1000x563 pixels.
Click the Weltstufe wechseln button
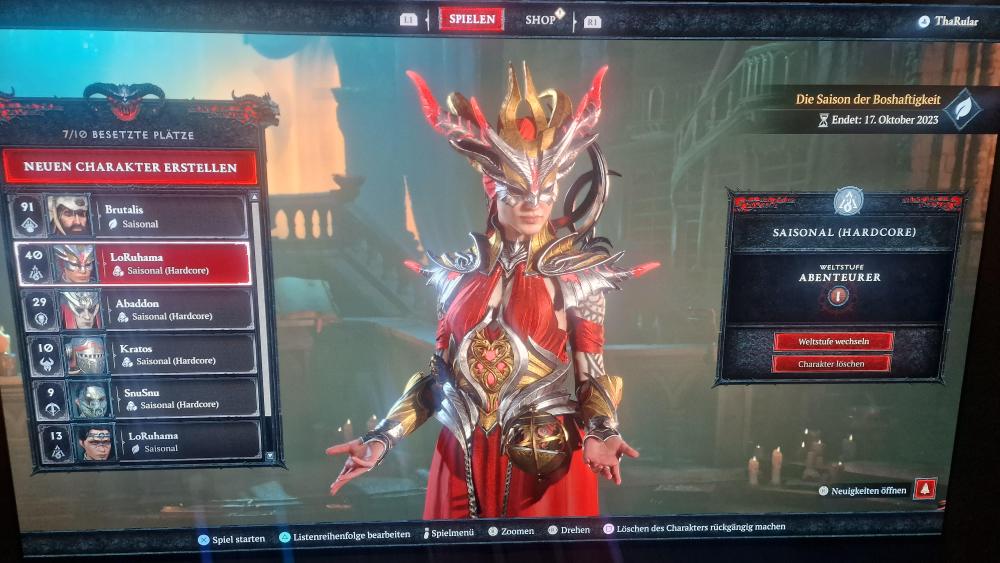click(x=832, y=341)
